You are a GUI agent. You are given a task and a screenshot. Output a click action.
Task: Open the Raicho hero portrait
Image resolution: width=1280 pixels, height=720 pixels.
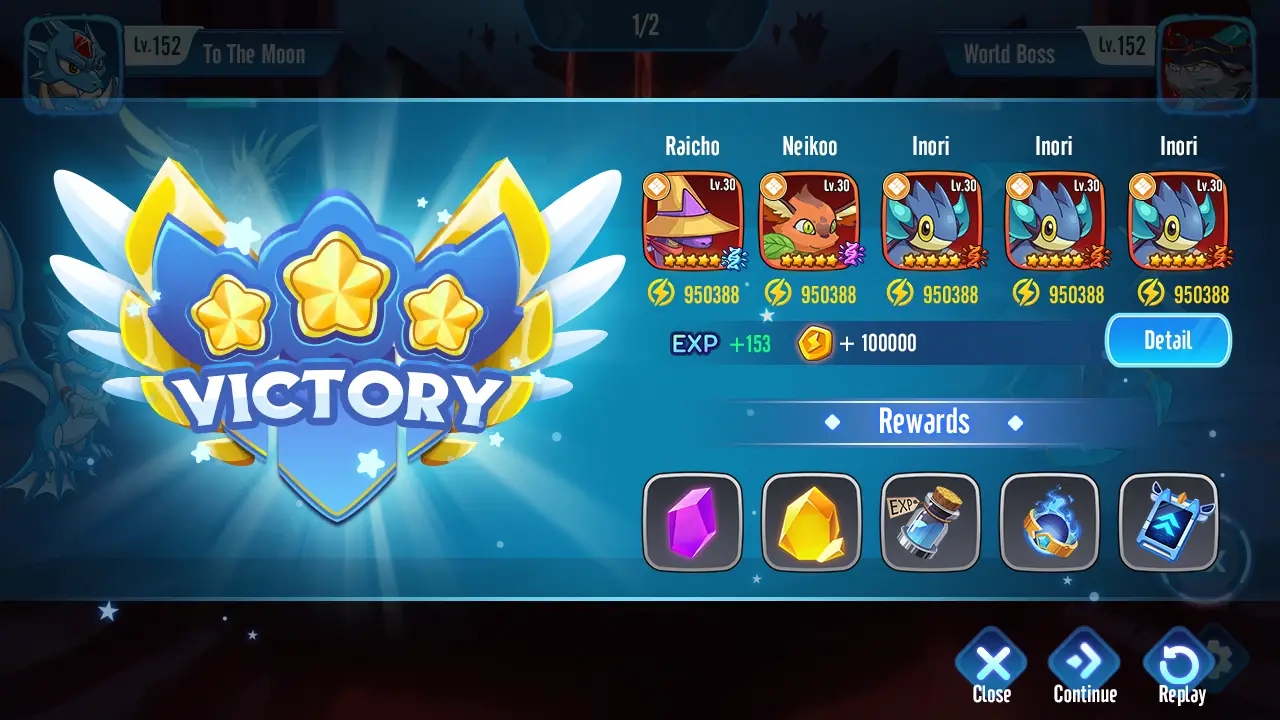(693, 220)
